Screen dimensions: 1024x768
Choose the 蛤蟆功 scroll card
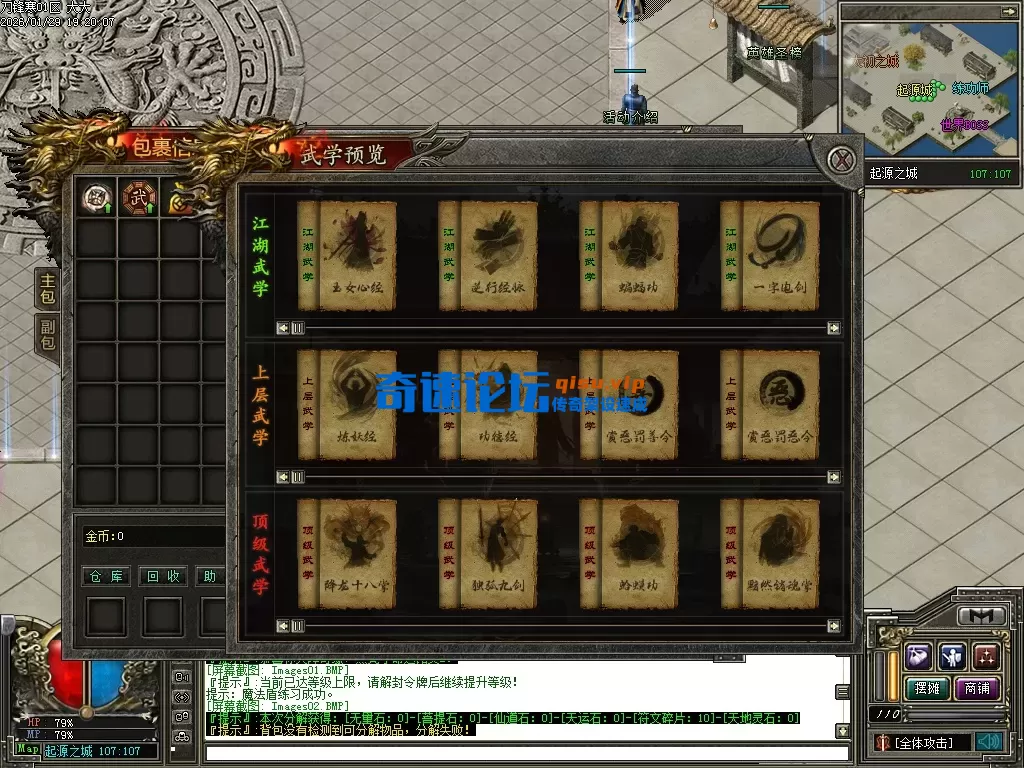click(x=638, y=553)
